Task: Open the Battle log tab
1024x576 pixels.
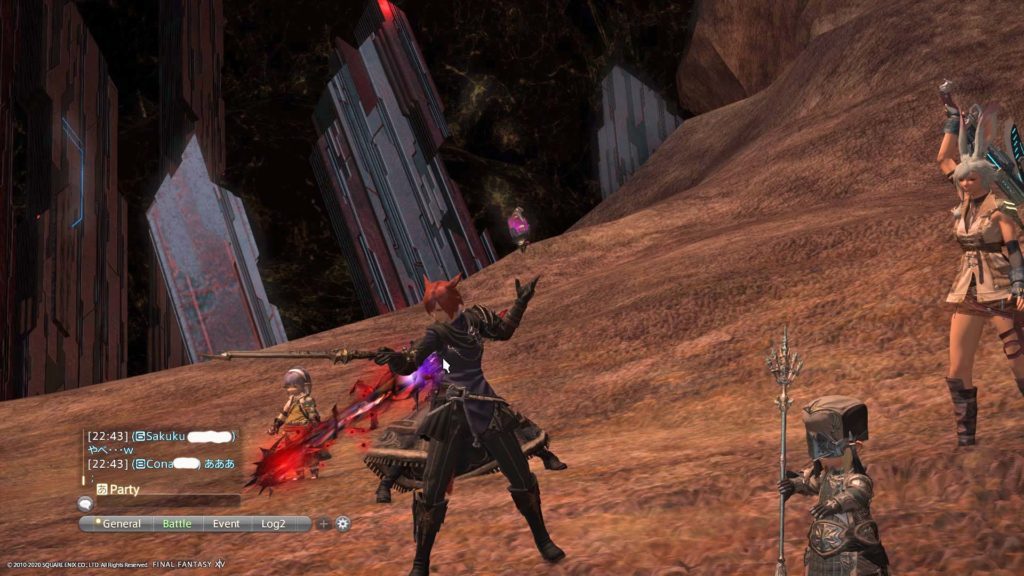Action: [x=177, y=523]
